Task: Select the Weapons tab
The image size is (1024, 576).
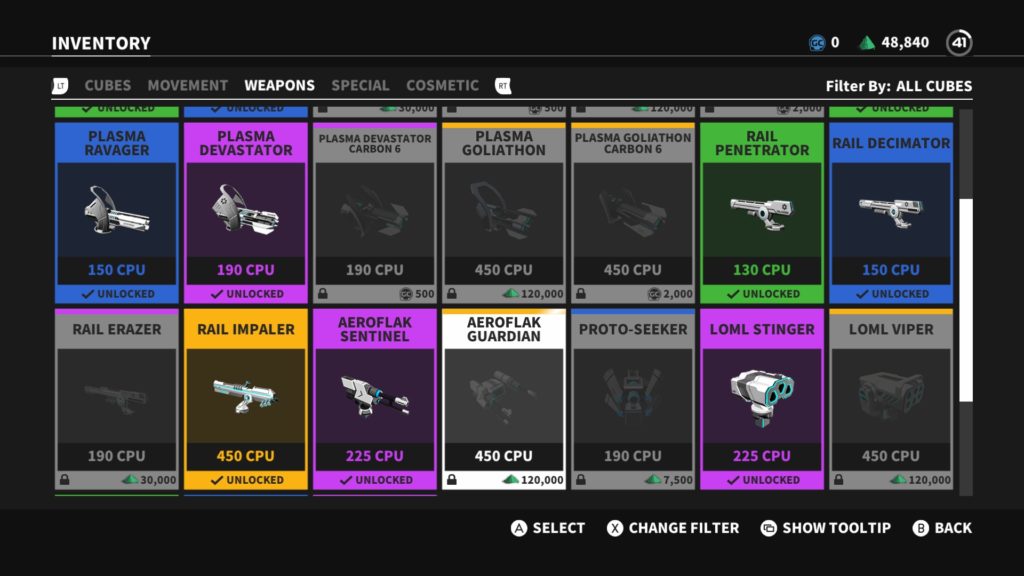Action: click(x=279, y=86)
